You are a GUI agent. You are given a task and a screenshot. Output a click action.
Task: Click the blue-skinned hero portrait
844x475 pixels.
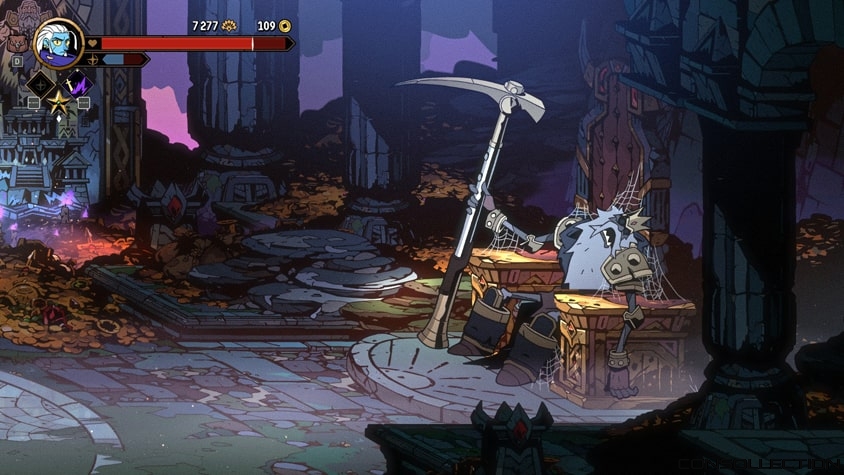pos(58,43)
